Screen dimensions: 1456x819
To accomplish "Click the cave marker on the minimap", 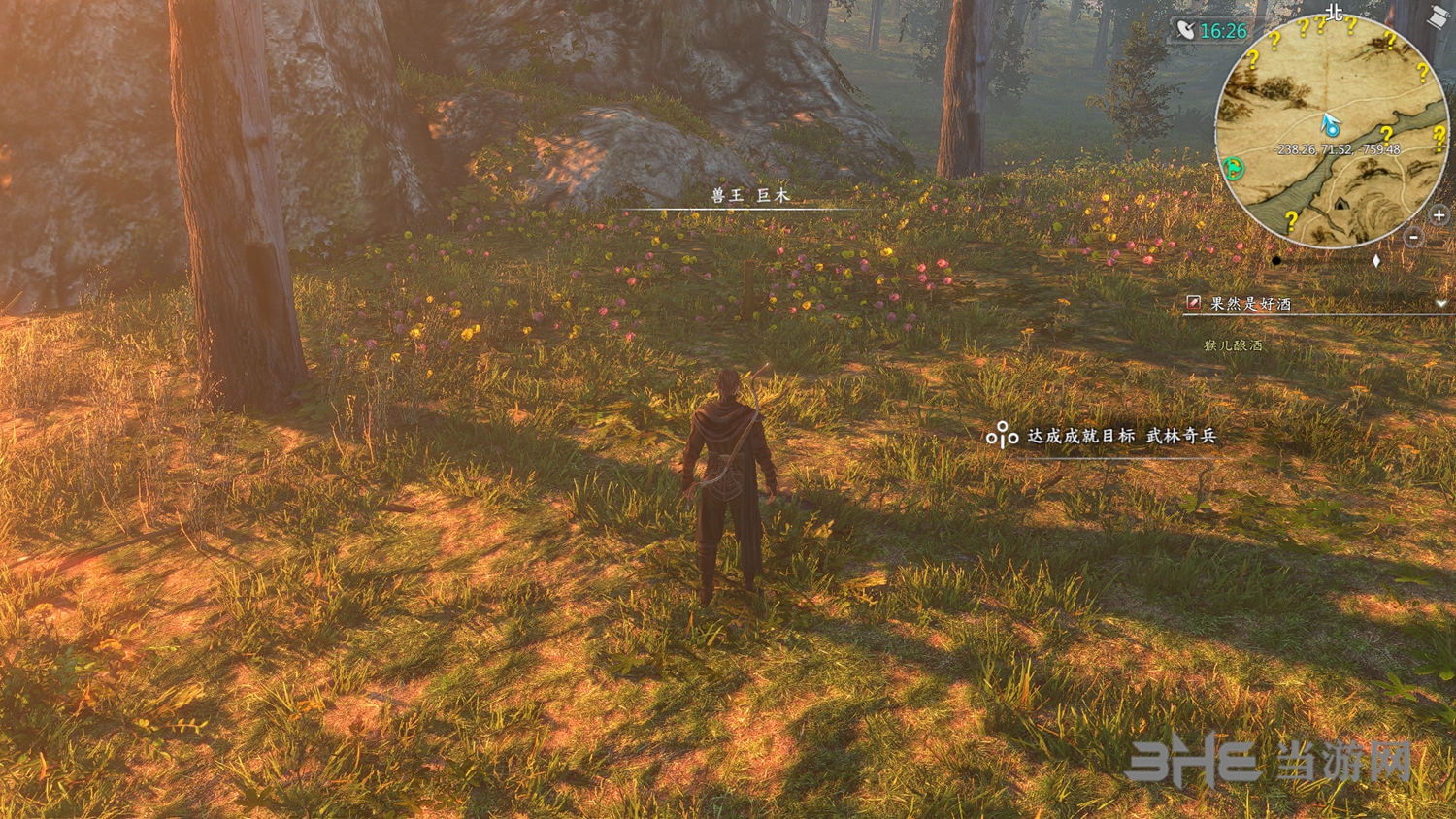I will (x=1340, y=205).
